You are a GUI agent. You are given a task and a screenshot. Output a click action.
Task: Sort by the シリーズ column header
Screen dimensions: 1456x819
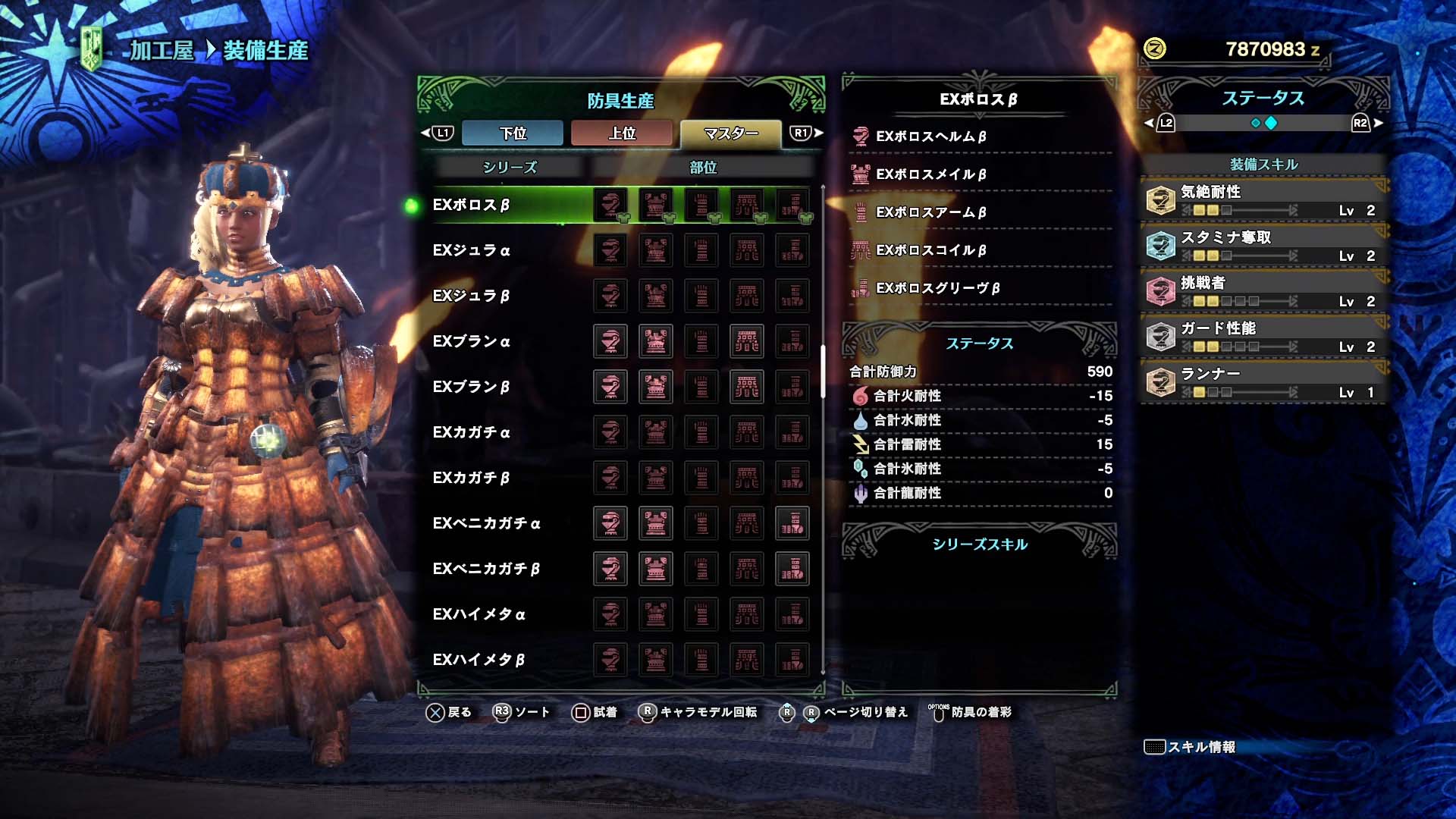pos(510,168)
